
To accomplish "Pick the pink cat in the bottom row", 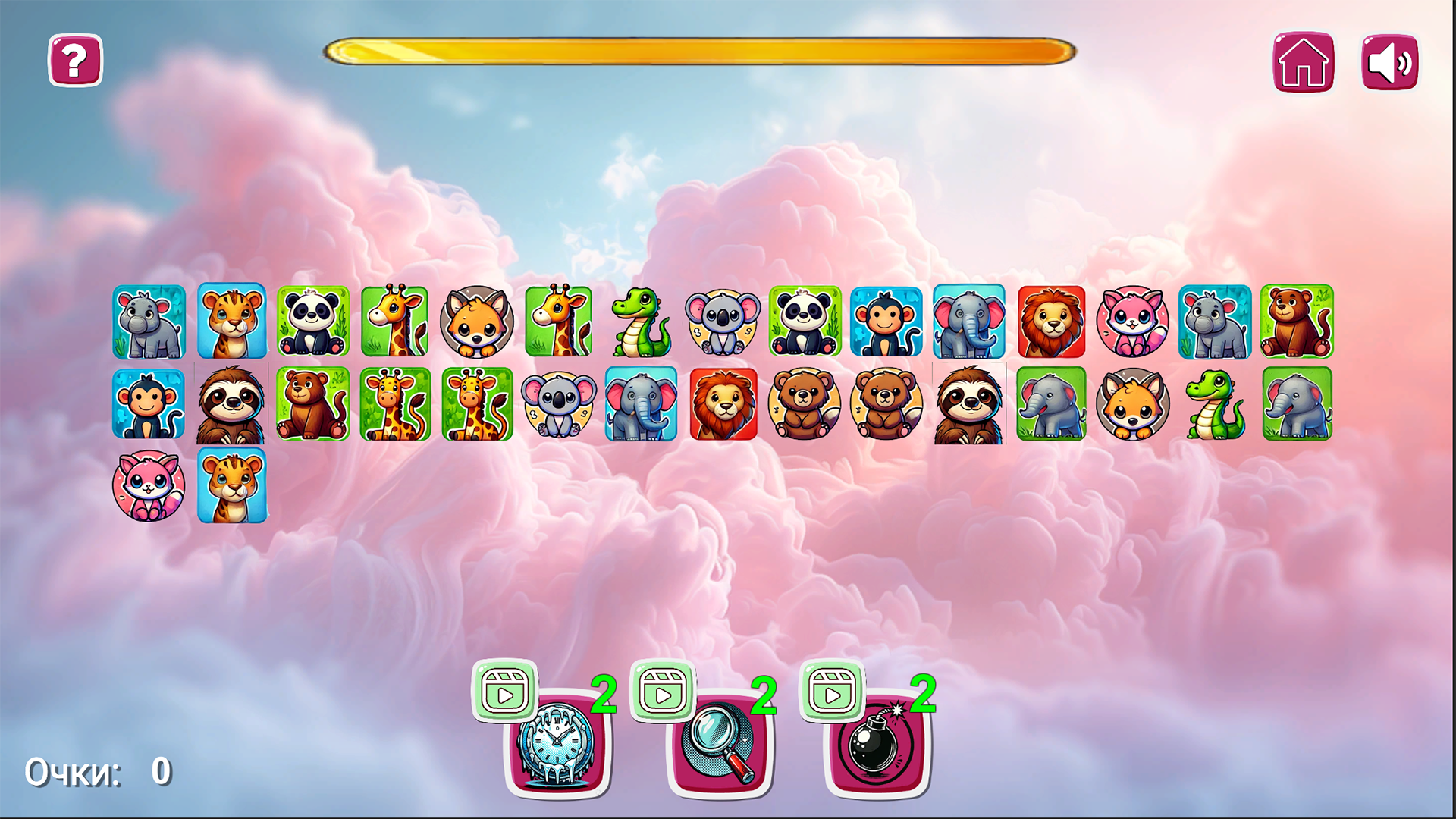I will click(x=149, y=485).
